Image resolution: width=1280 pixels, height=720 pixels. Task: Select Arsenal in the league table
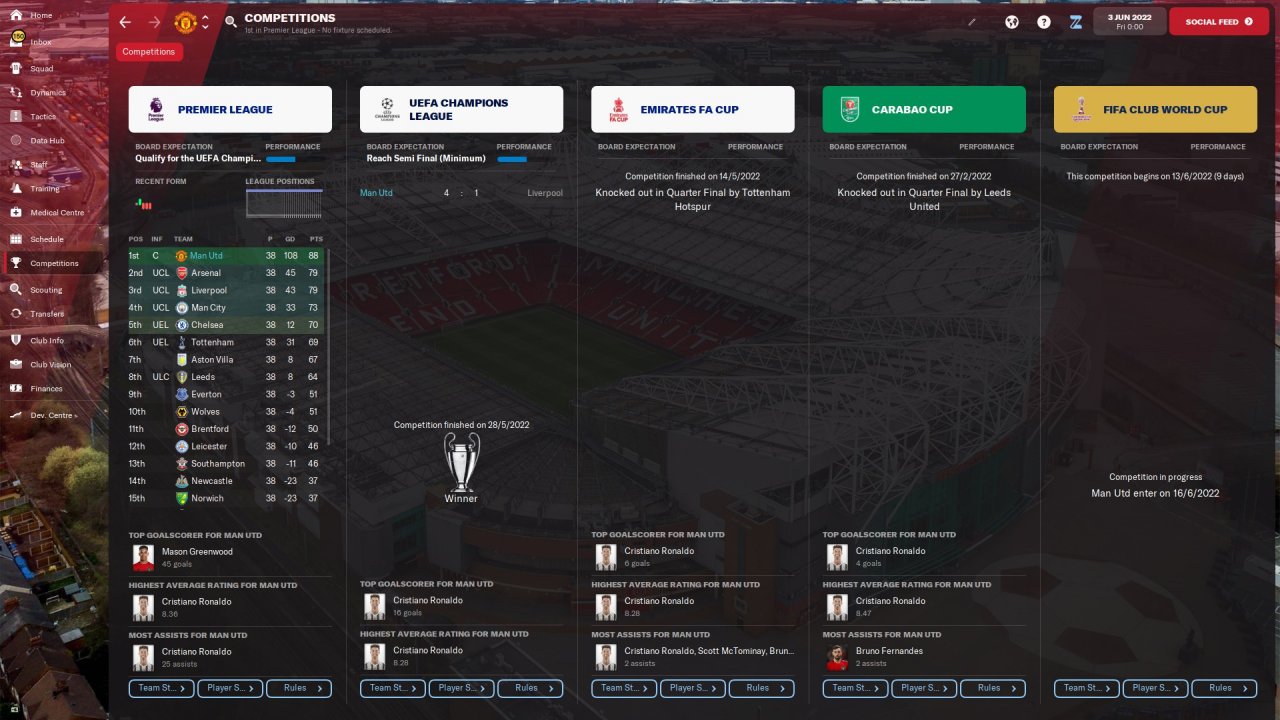click(x=206, y=273)
